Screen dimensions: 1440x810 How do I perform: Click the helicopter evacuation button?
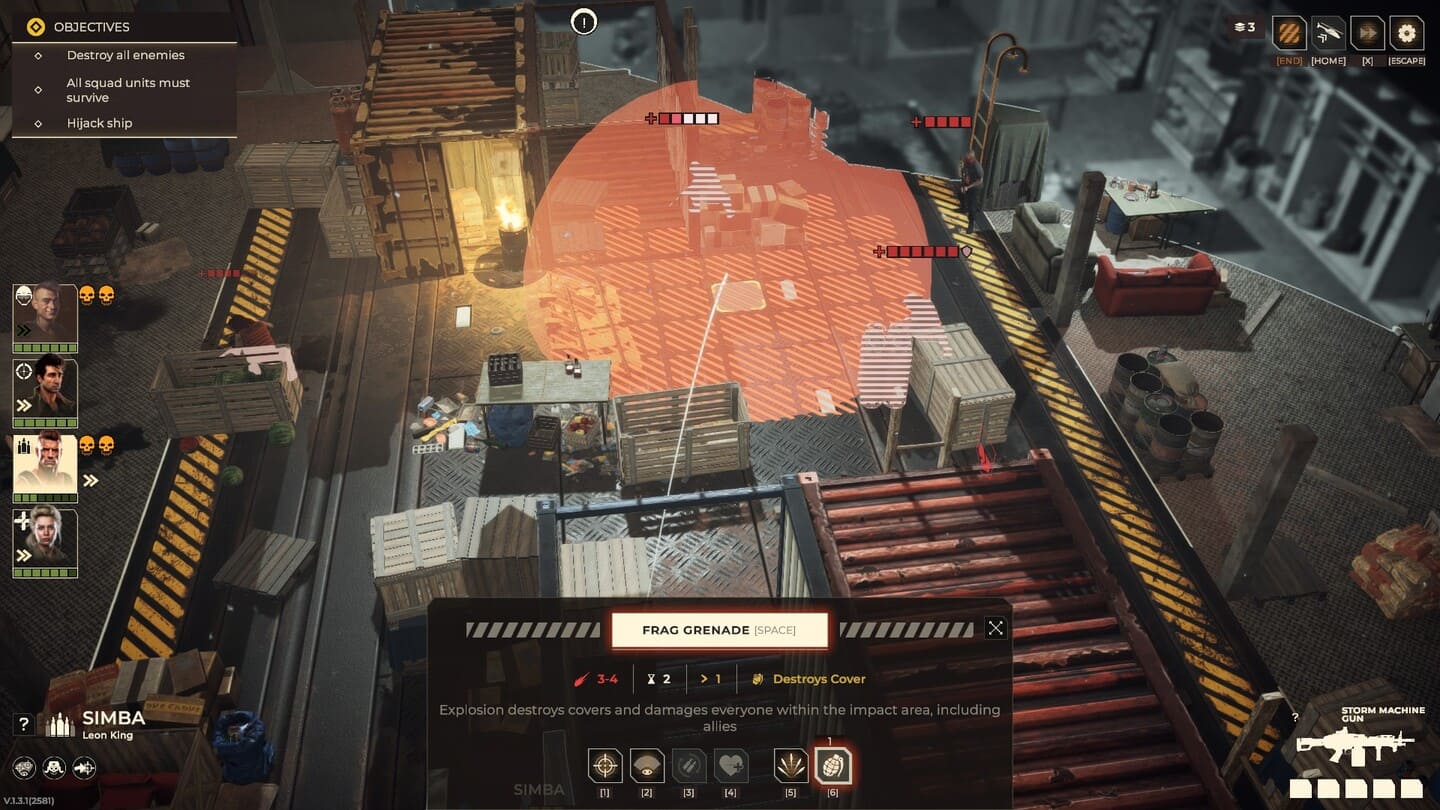[1328, 33]
